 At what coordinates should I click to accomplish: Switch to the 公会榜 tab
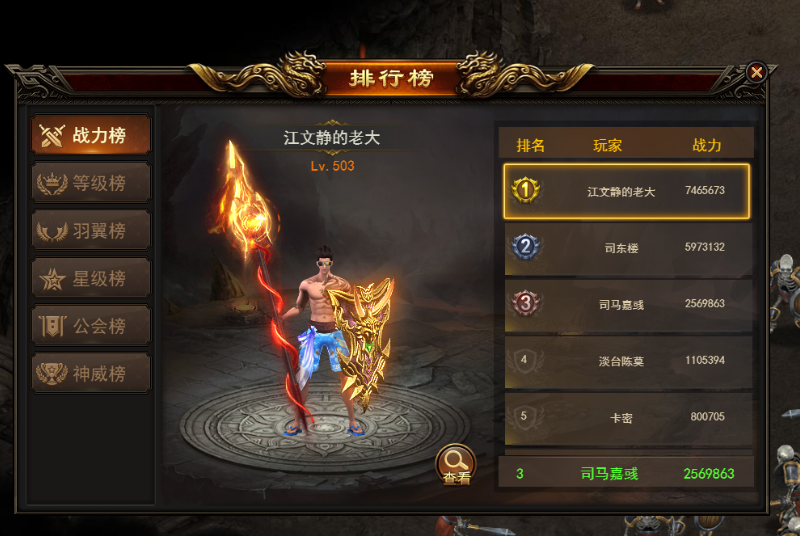click(x=91, y=326)
